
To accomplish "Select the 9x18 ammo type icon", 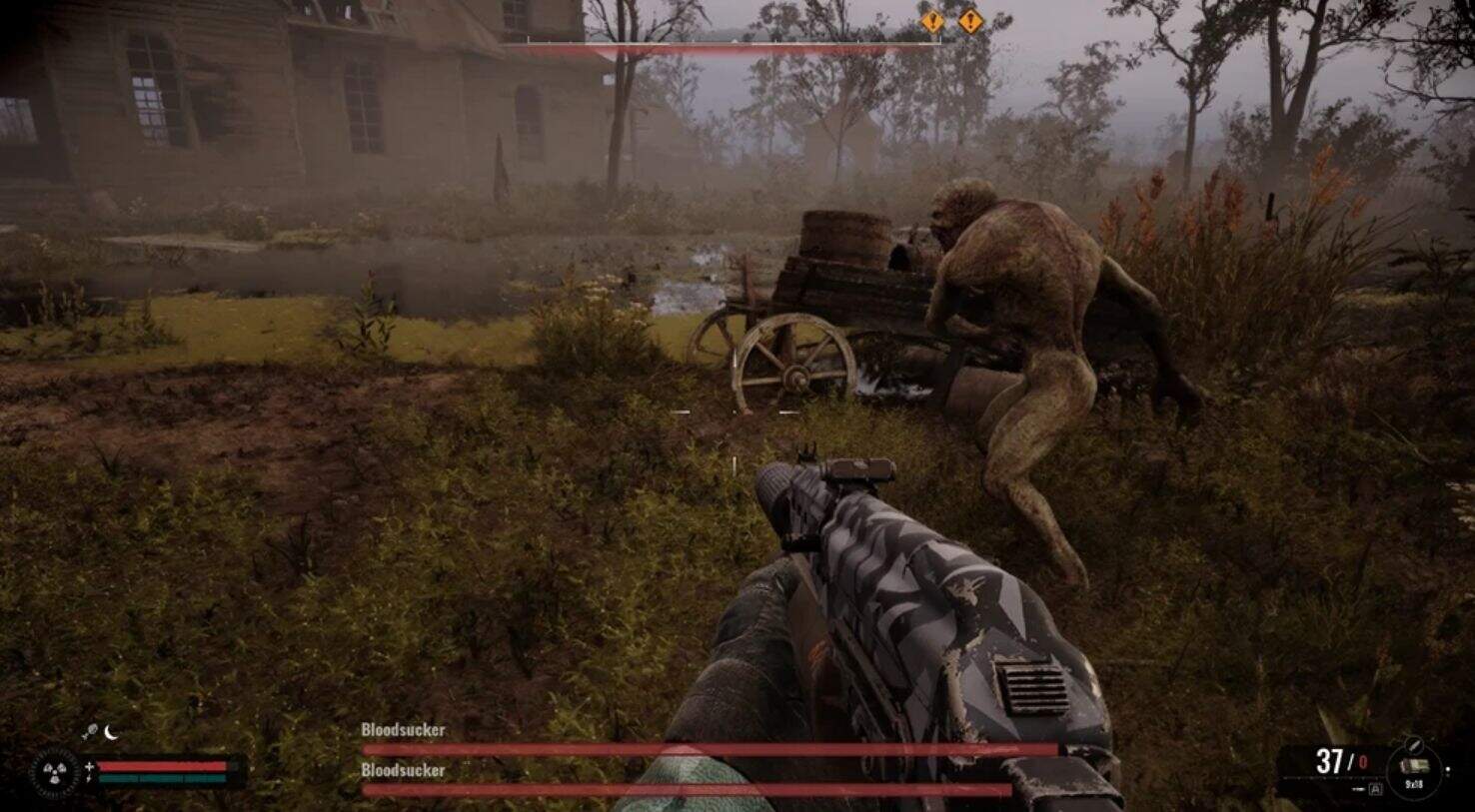I will point(1414,768).
